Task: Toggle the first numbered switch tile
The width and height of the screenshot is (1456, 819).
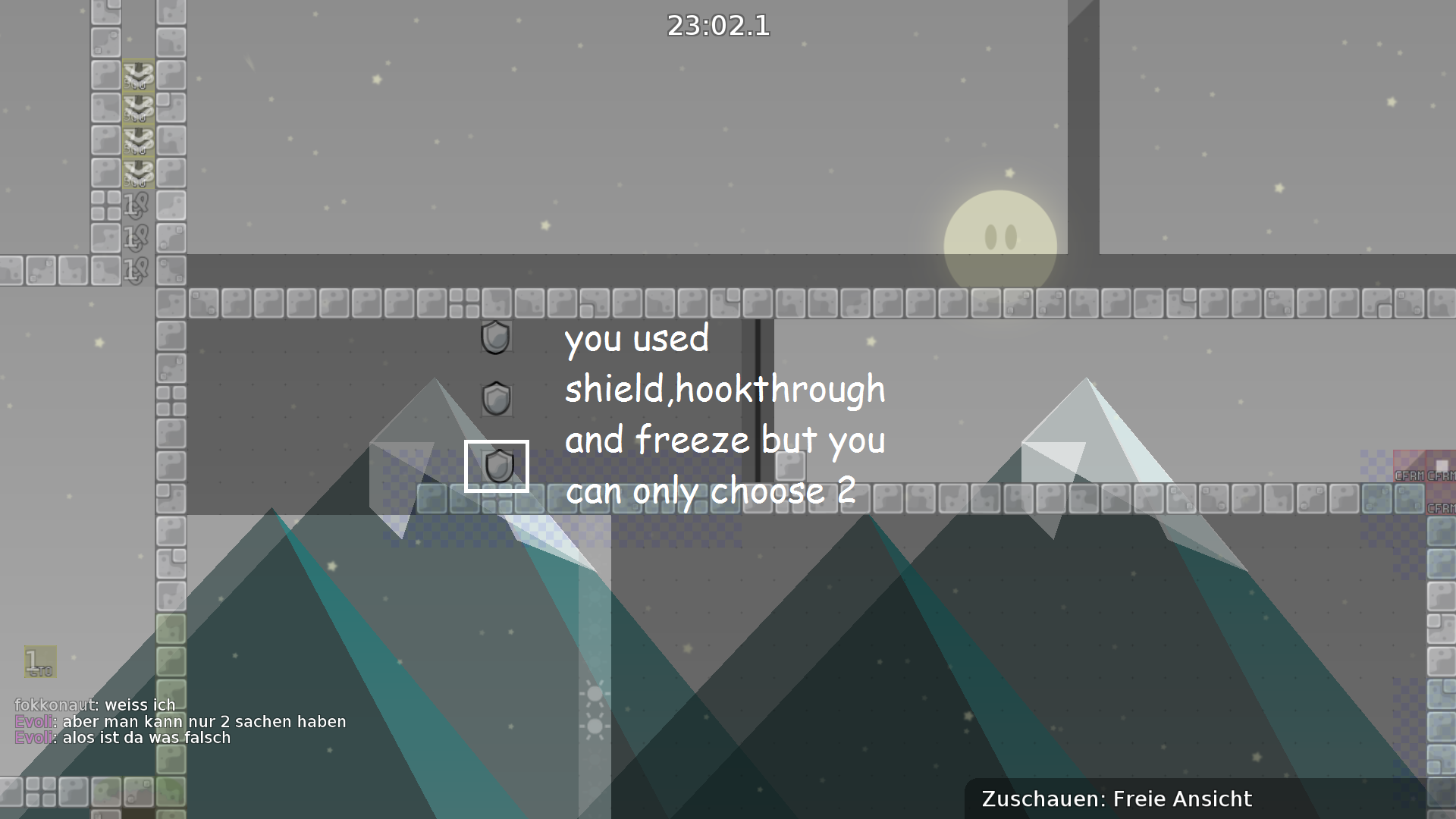Action: coord(136,205)
